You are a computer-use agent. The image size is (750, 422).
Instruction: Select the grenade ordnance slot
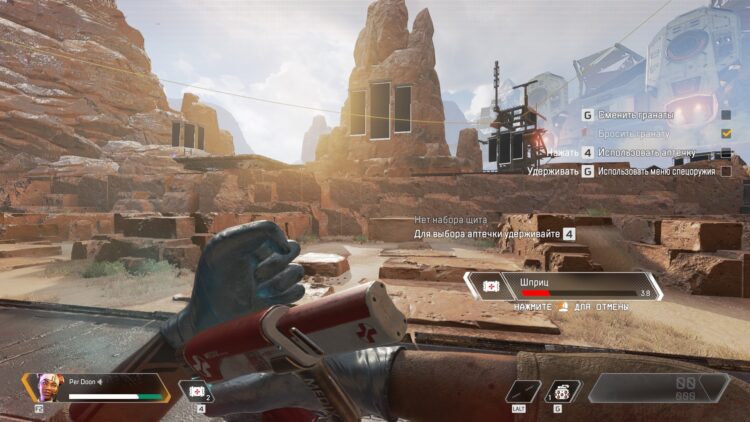tap(564, 391)
